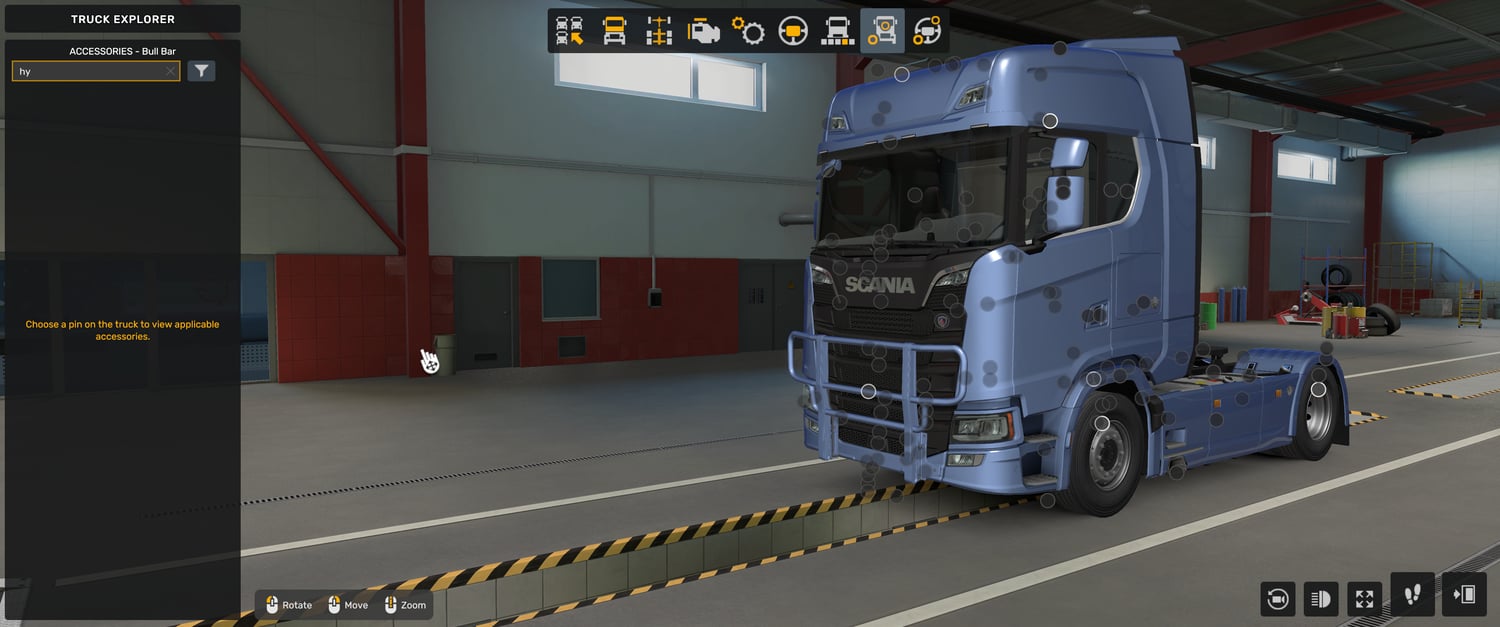Activate the footprints walk-around mode
Viewport: 1500px width, 627px height.
(1412, 595)
